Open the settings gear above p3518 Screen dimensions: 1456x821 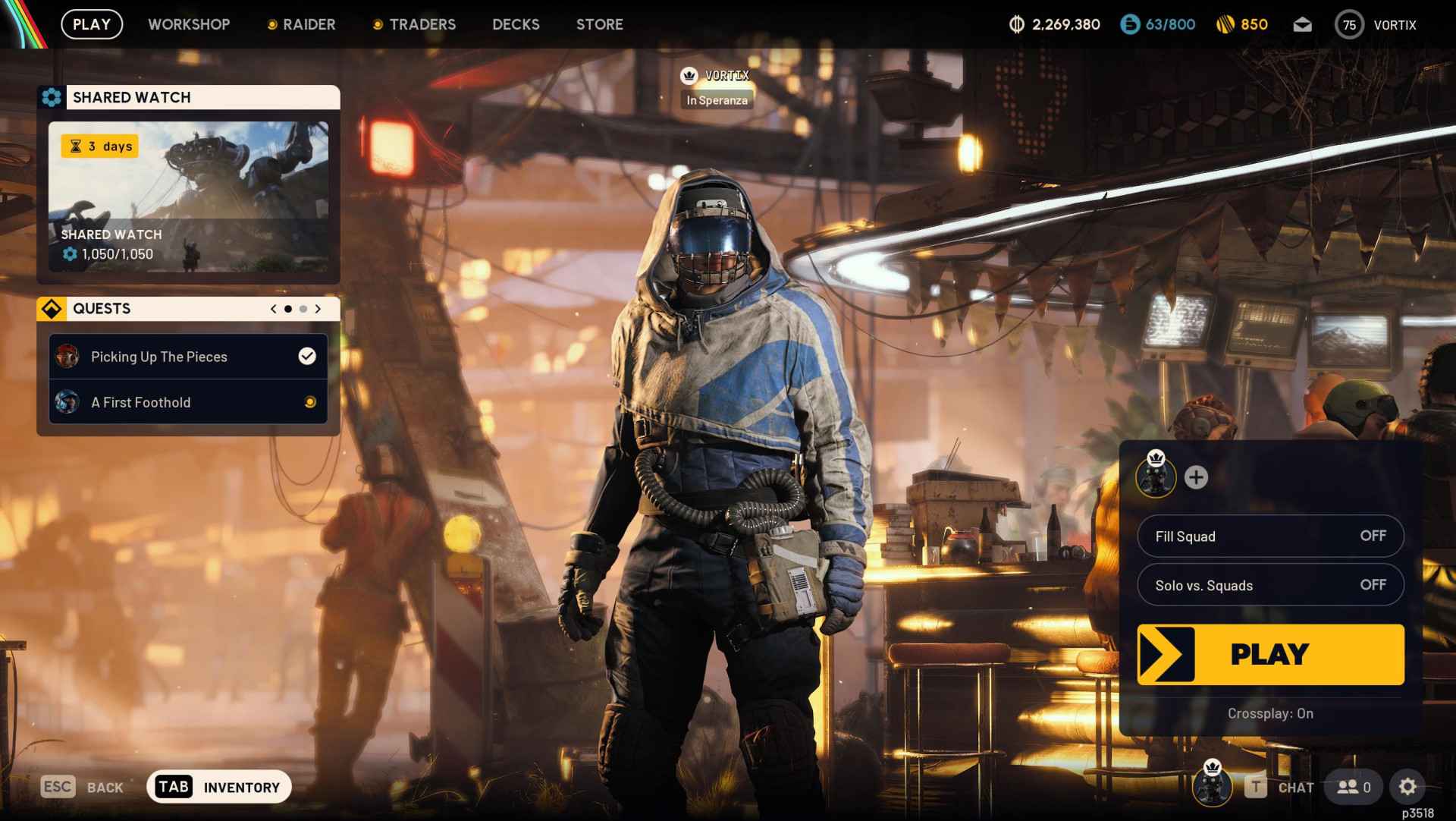click(x=1408, y=787)
